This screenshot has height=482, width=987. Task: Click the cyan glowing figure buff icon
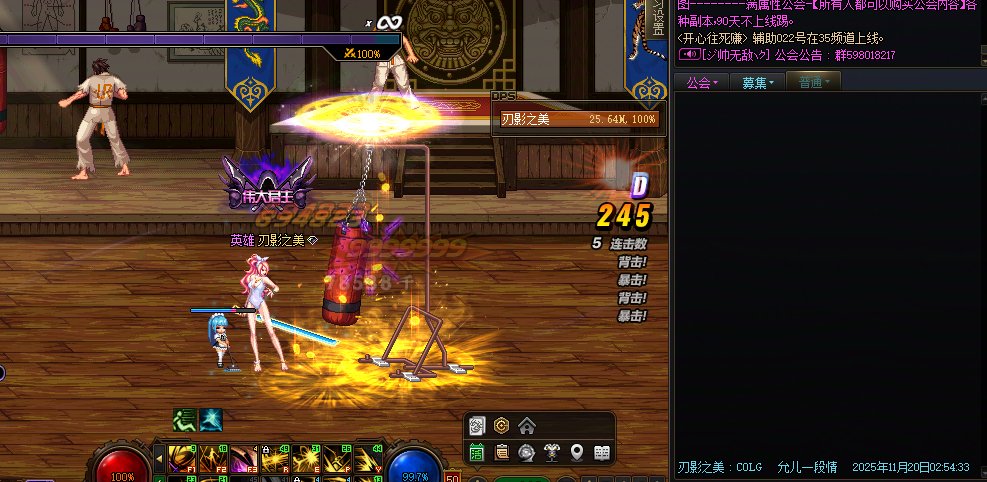point(211,420)
